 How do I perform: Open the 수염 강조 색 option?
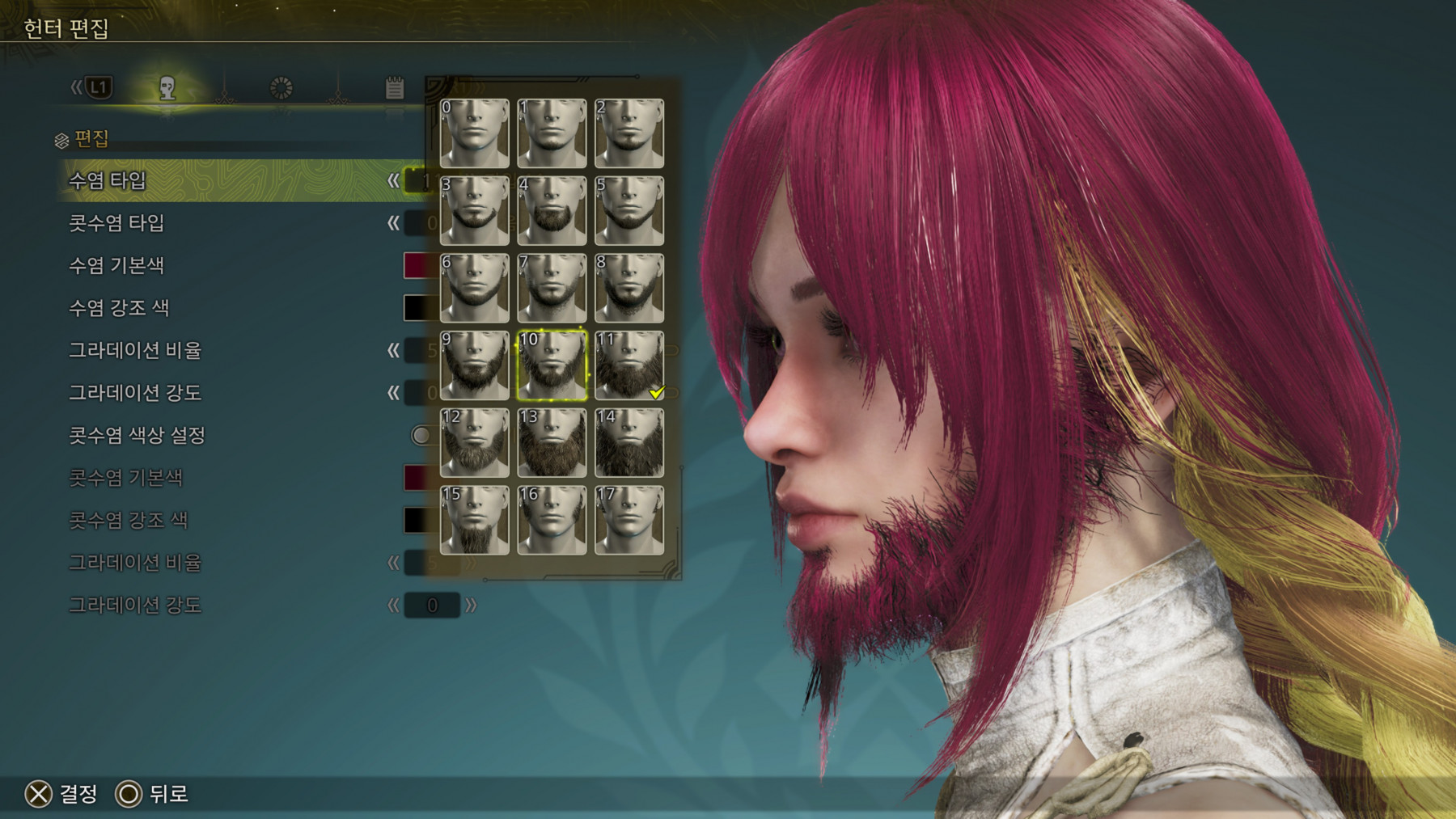click(226, 308)
